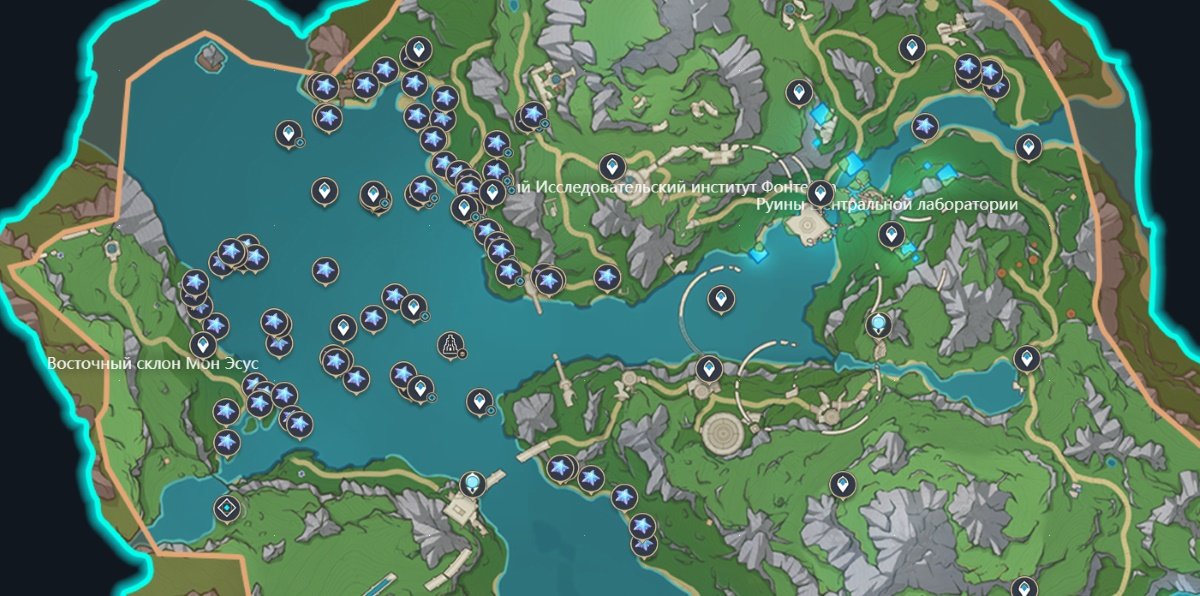Pick the pin marker in the southern mountain valley
This screenshot has height=596, width=1200.
point(844,485)
